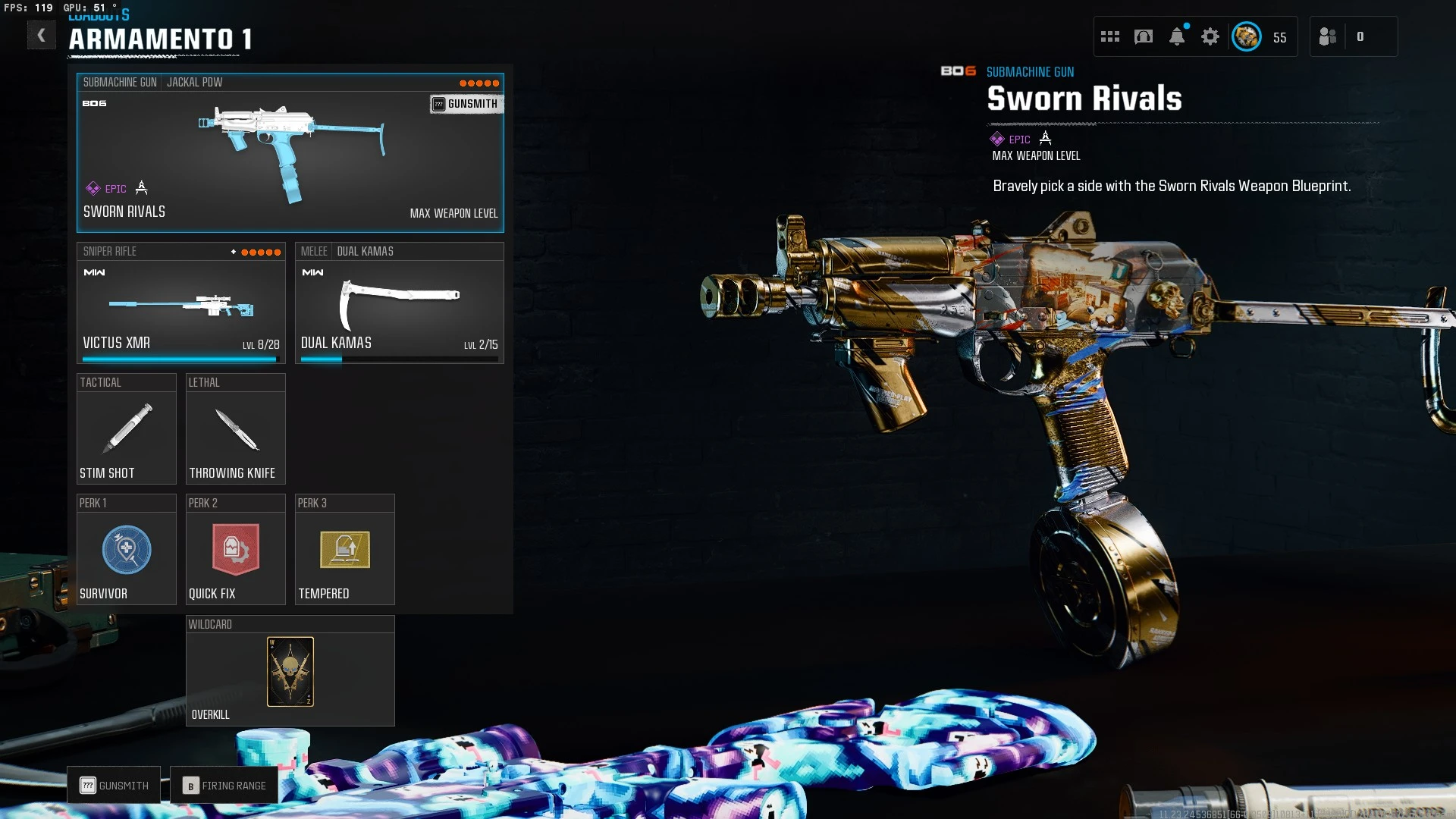Select the Survivor perk icon
The width and height of the screenshot is (1456, 819).
point(126,550)
